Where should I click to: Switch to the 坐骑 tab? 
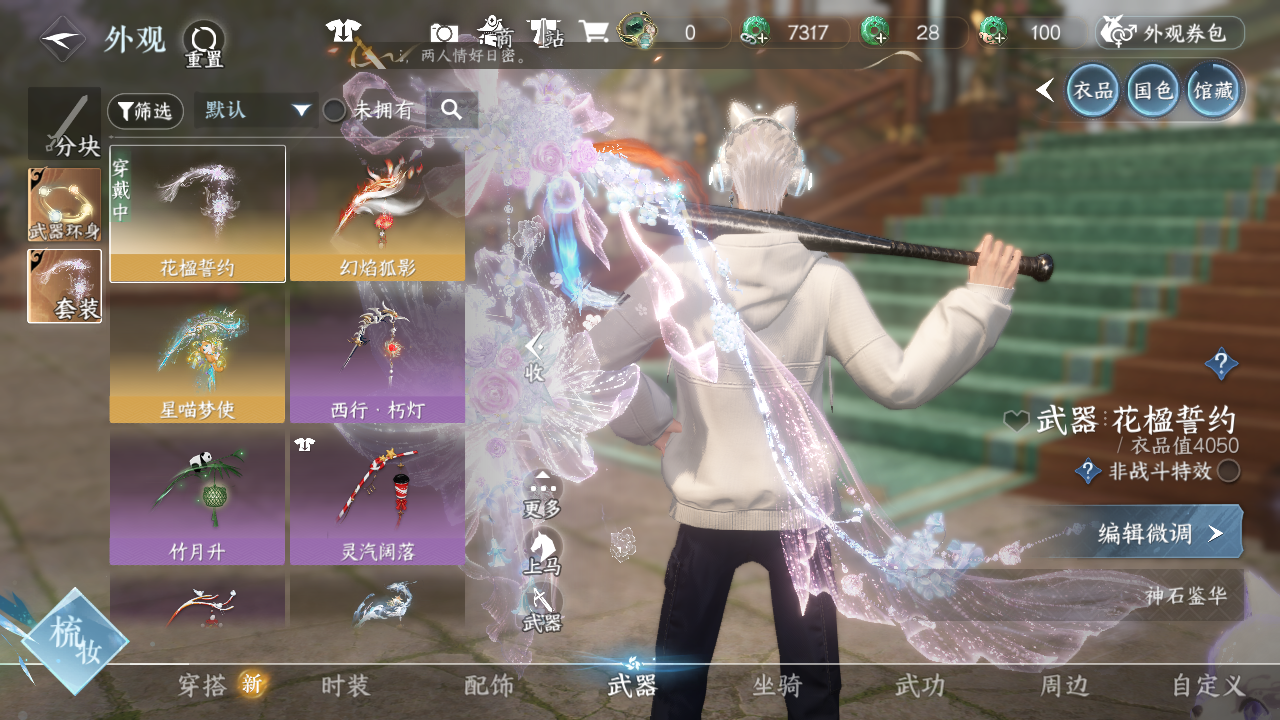[777, 686]
